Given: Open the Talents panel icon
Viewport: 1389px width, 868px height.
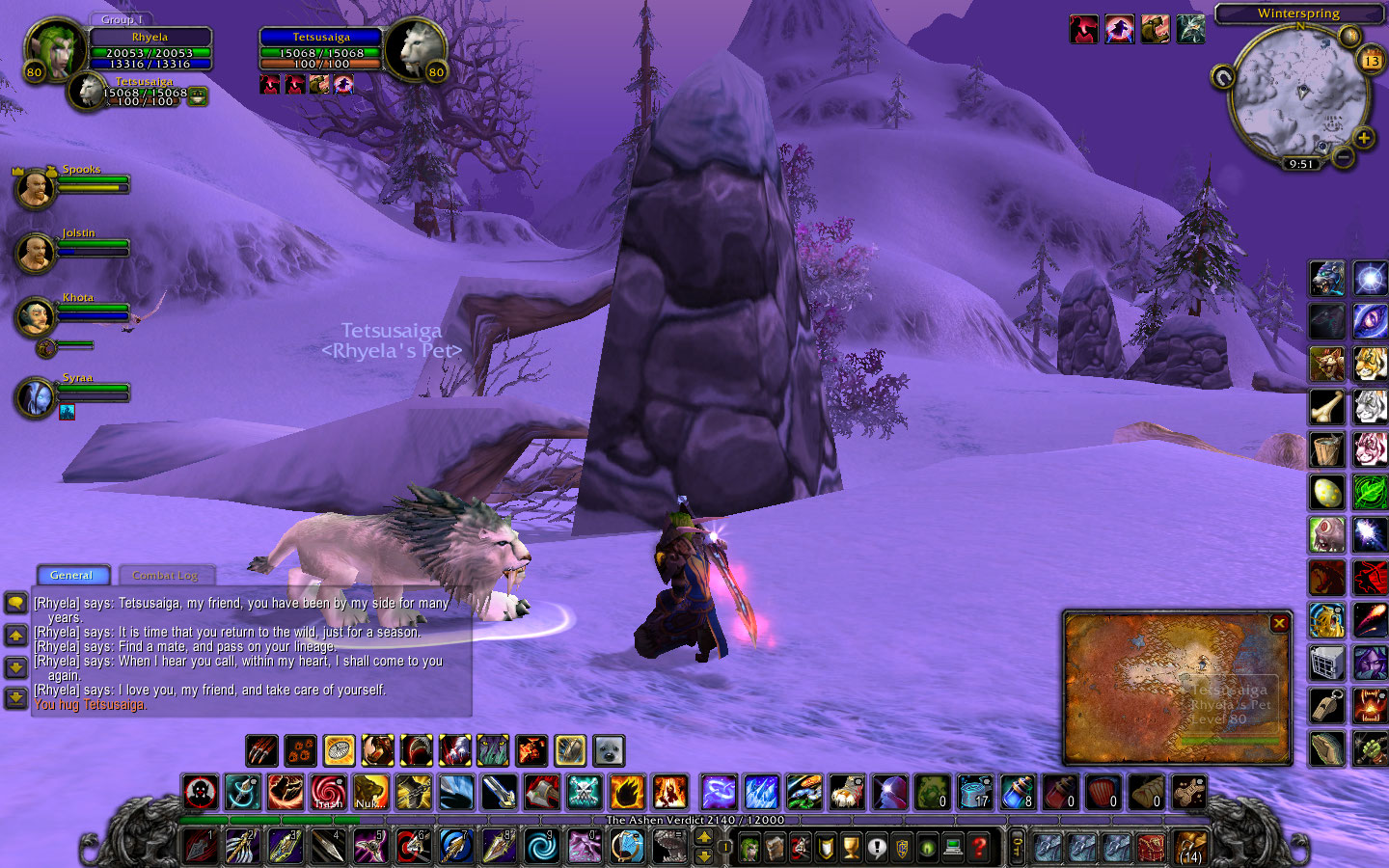Looking at the screenshot, I should [x=800, y=847].
